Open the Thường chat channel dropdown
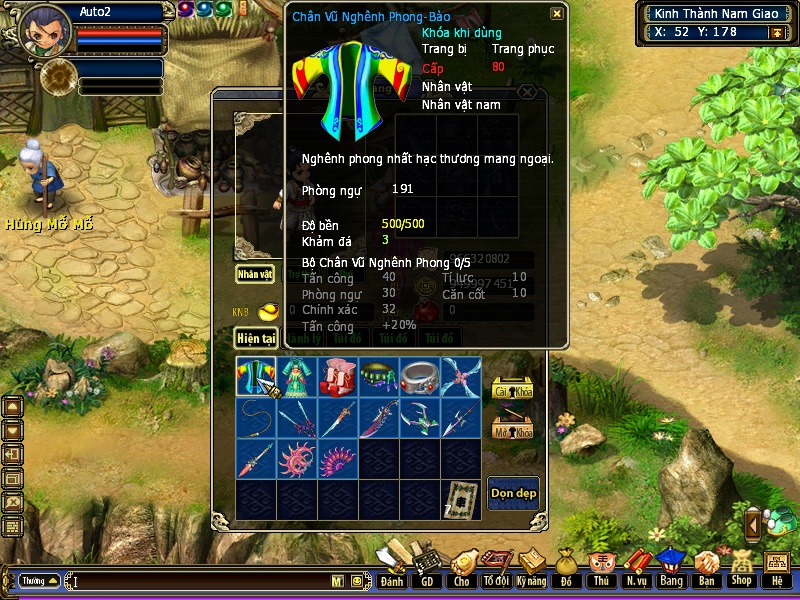 click(x=39, y=580)
